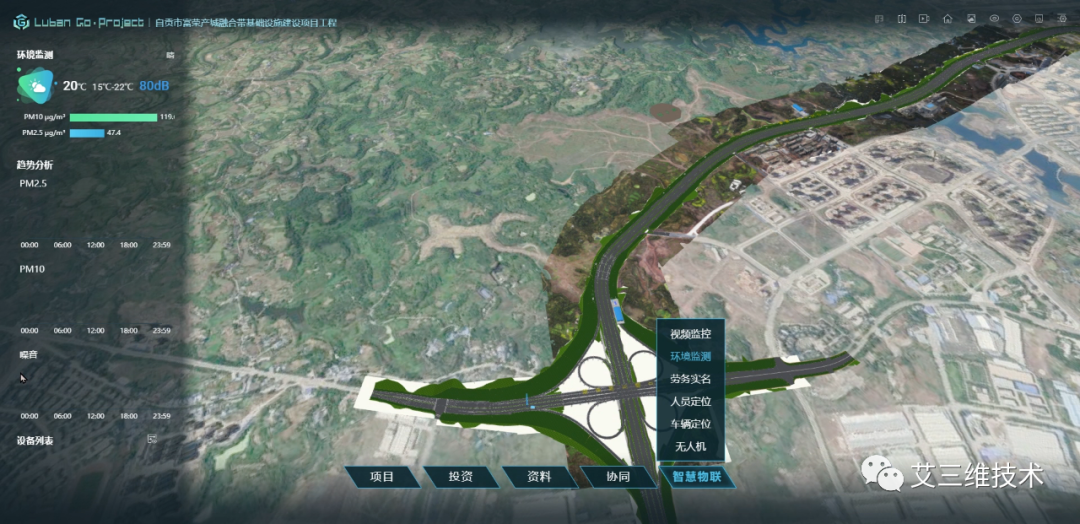1080x524 pixels.
Task: Select 环境监测 in the popup menu
Action: [690, 357]
